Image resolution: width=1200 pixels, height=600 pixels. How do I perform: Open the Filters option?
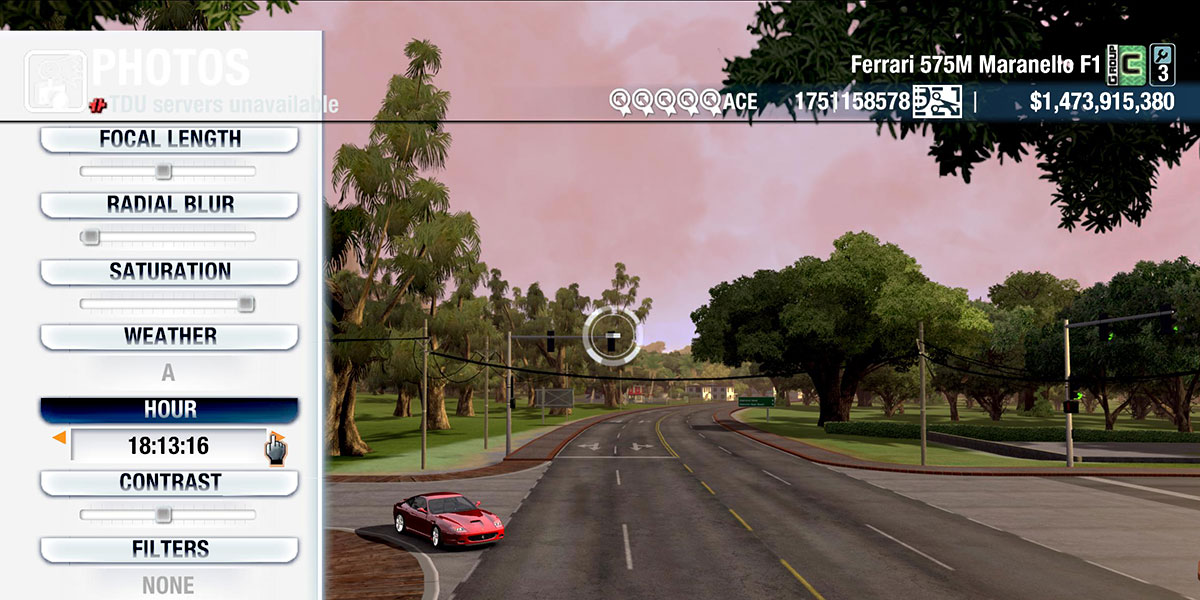click(169, 549)
